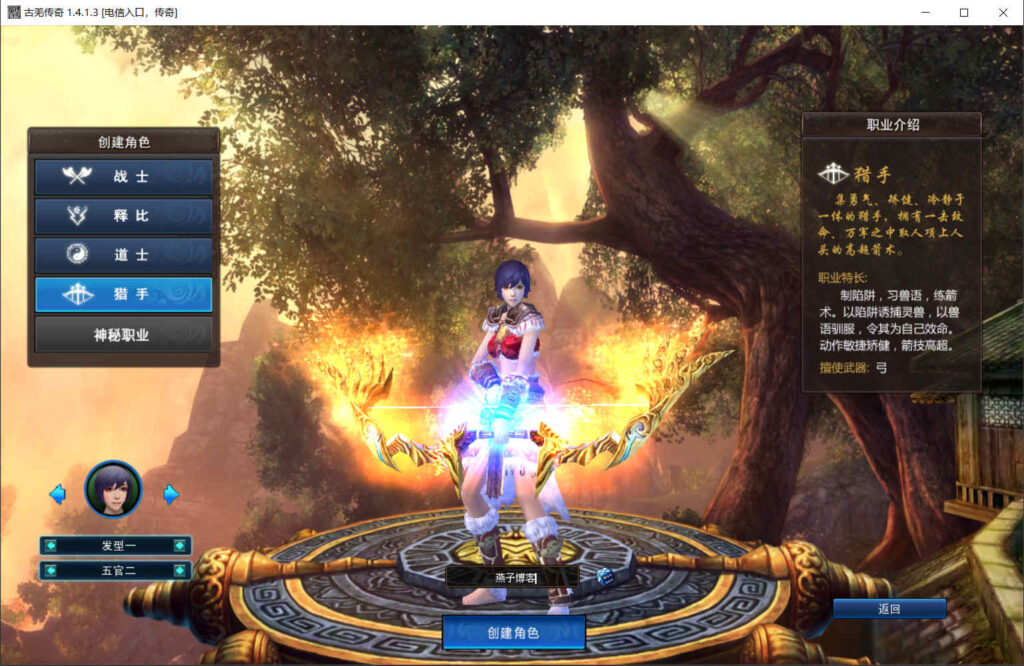Focus the character name input field
1024x666 pixels.
[x=512, y=577]
